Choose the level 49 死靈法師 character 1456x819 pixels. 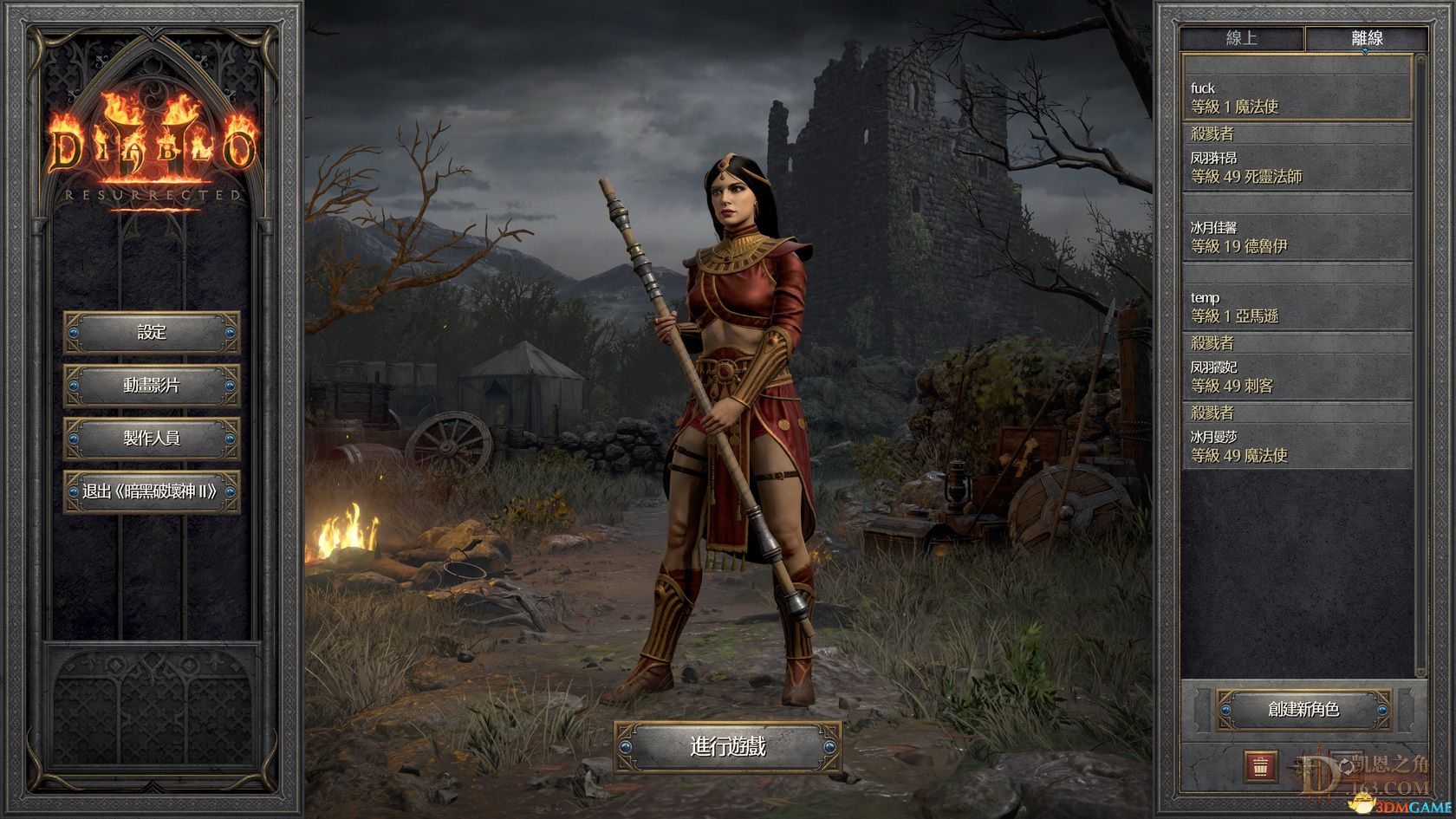pos(1297,167)
